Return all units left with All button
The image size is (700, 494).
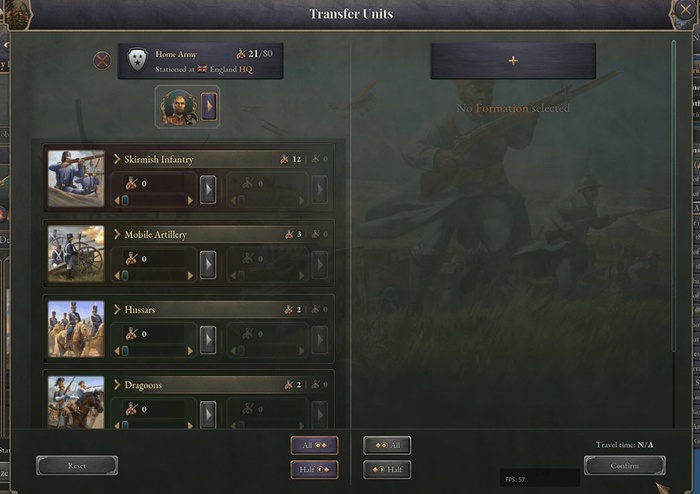coord(387,446)
